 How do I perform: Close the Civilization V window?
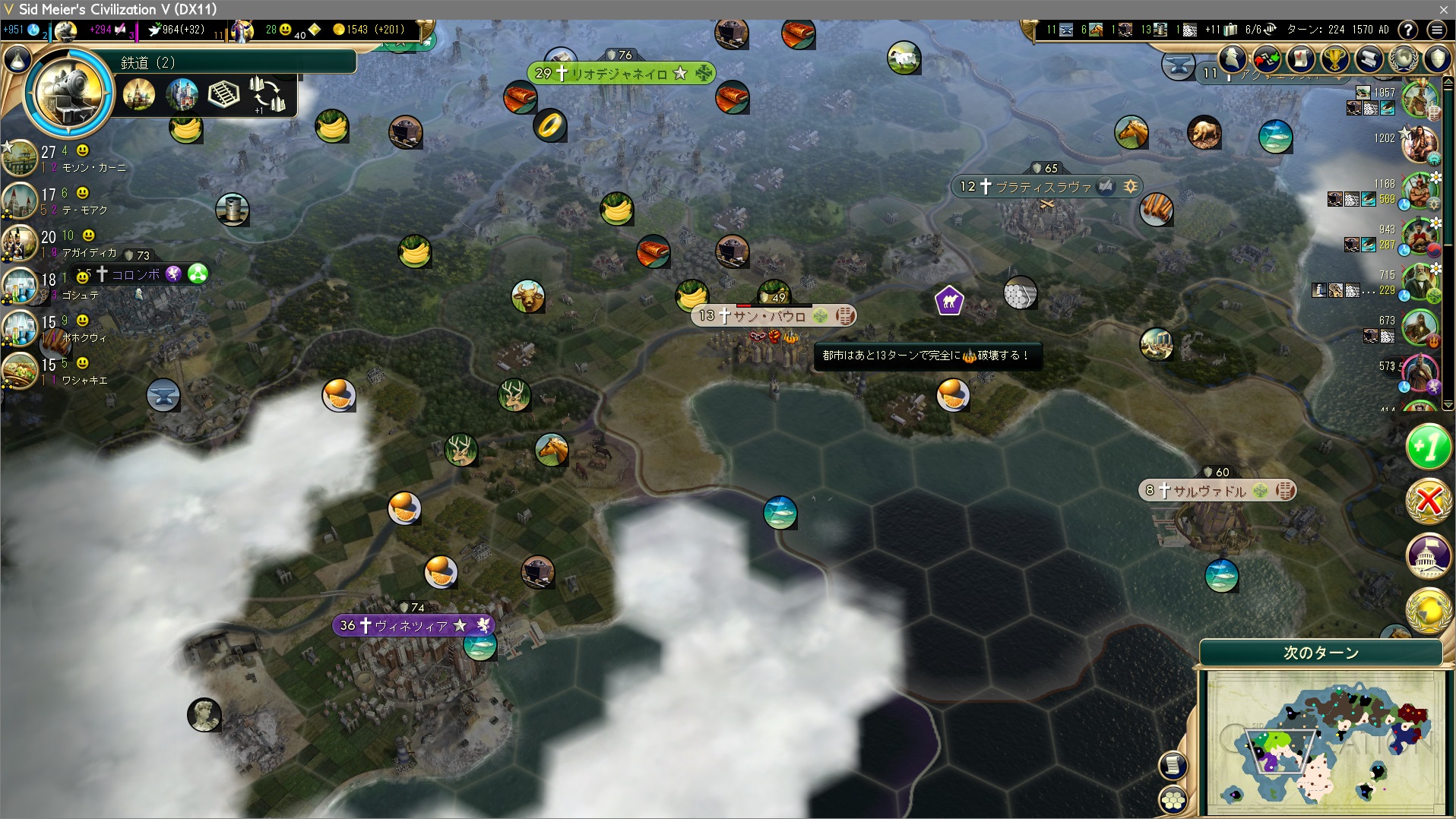pyautogui.click(x=1443, y=9)
